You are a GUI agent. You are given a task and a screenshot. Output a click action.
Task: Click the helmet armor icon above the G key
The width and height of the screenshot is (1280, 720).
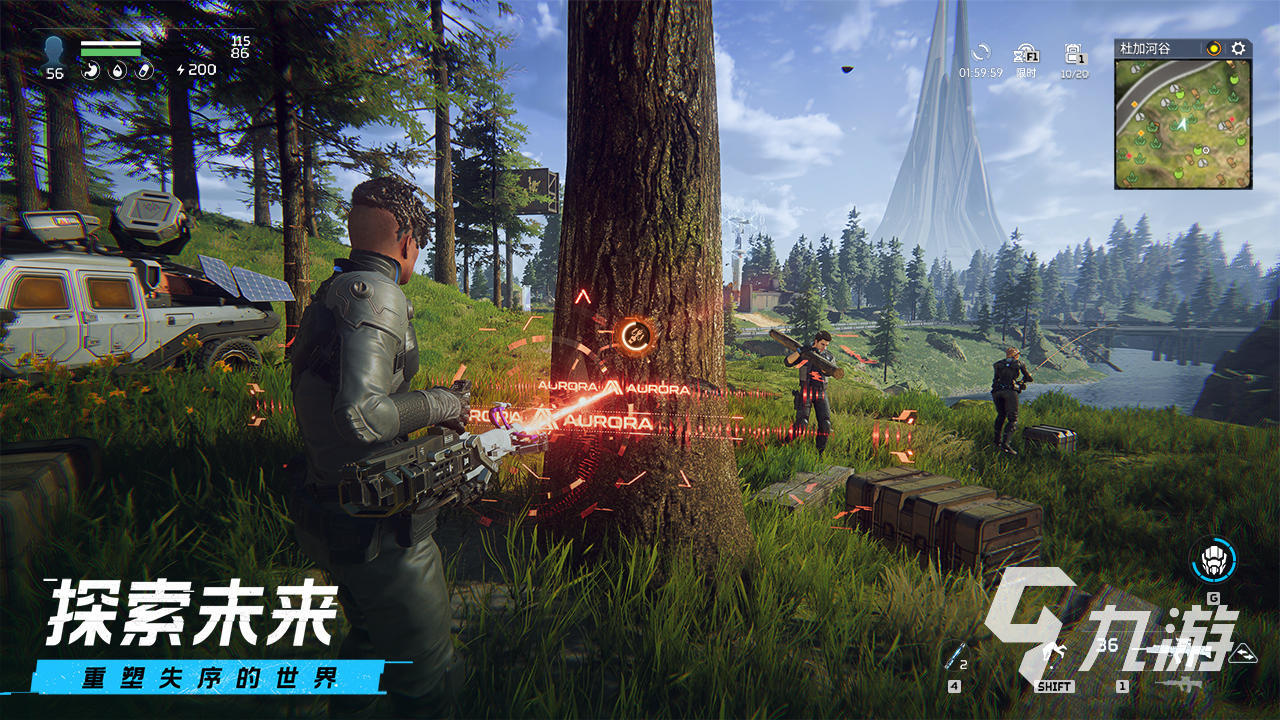1213,561
